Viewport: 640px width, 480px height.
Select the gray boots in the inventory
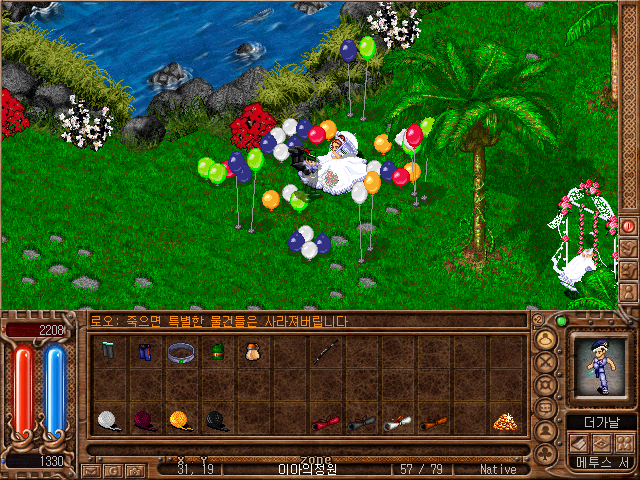coord(109,352)
